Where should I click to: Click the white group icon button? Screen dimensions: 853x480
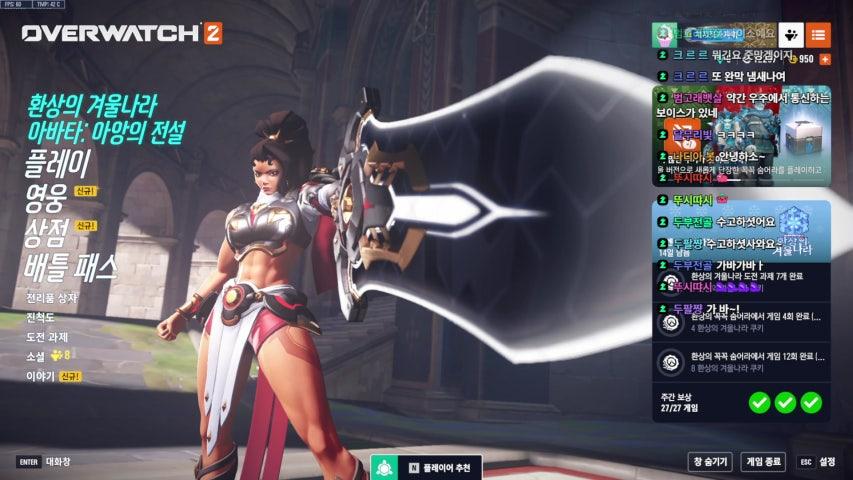coord(790,35)
